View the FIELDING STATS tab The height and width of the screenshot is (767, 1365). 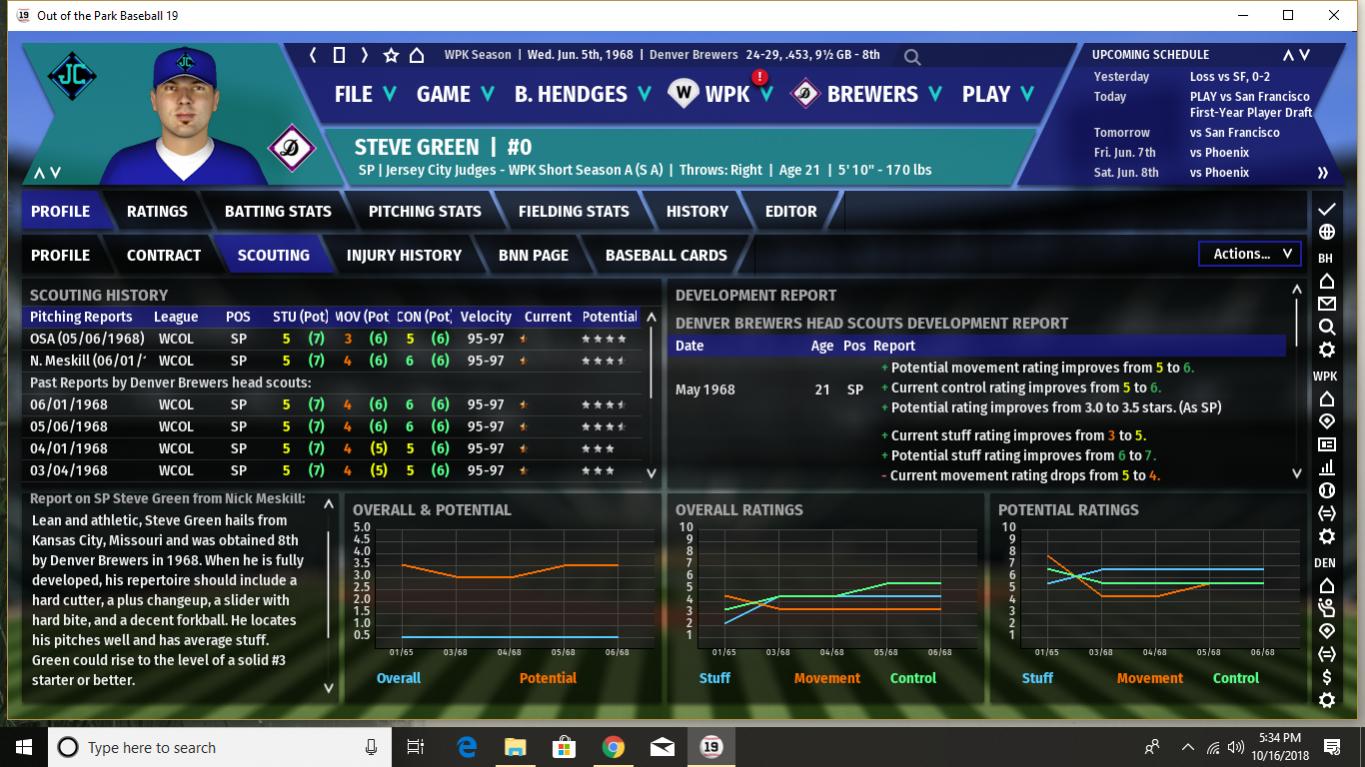(x=574, y=211)
